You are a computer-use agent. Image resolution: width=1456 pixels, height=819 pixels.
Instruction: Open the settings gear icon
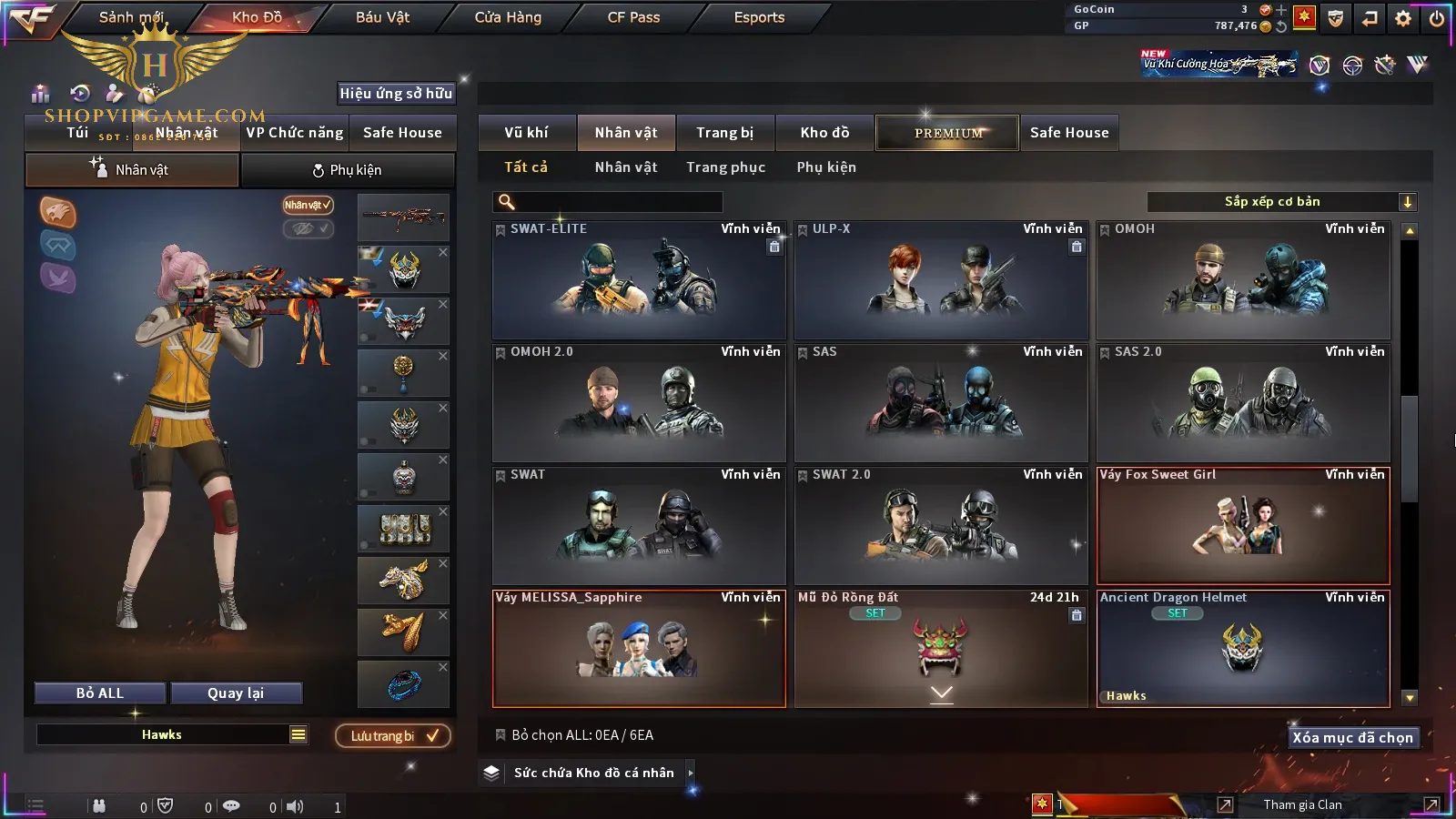tap(1403, 18)
